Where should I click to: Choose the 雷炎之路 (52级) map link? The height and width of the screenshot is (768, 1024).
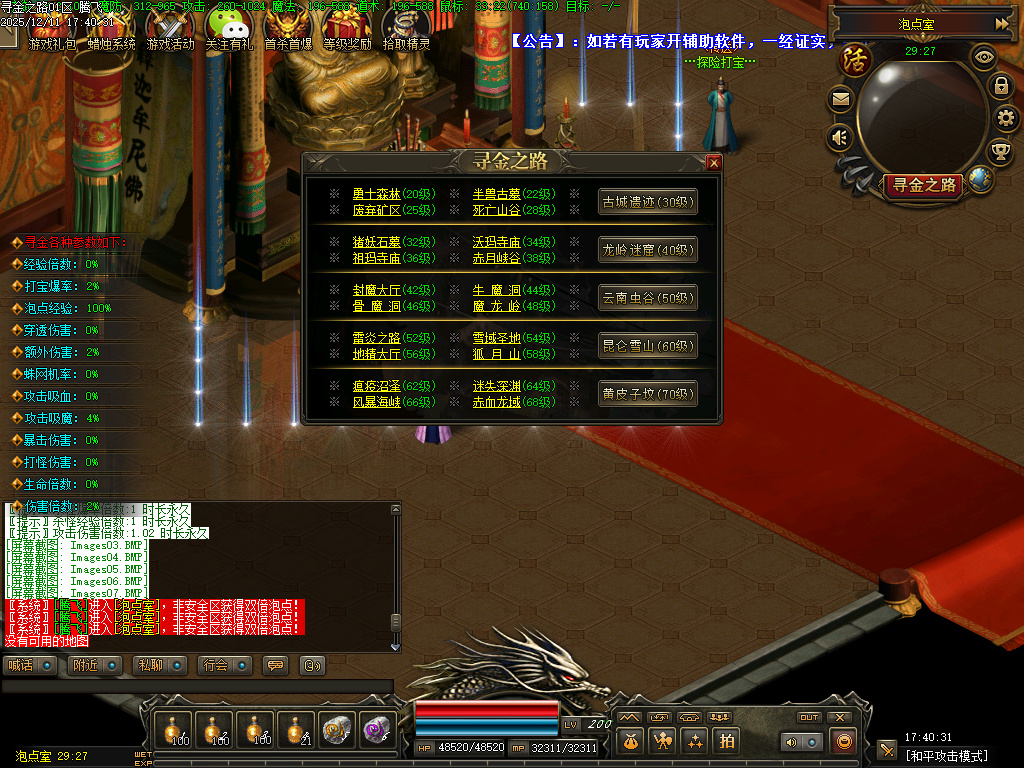pos(377,338)
